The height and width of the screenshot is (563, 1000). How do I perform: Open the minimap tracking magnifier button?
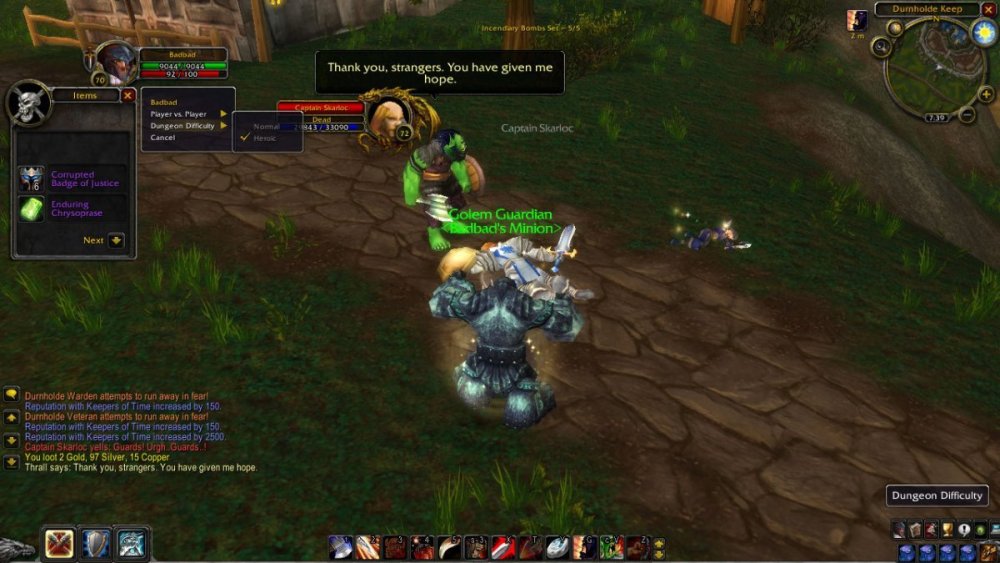click(x=880, y=46)
